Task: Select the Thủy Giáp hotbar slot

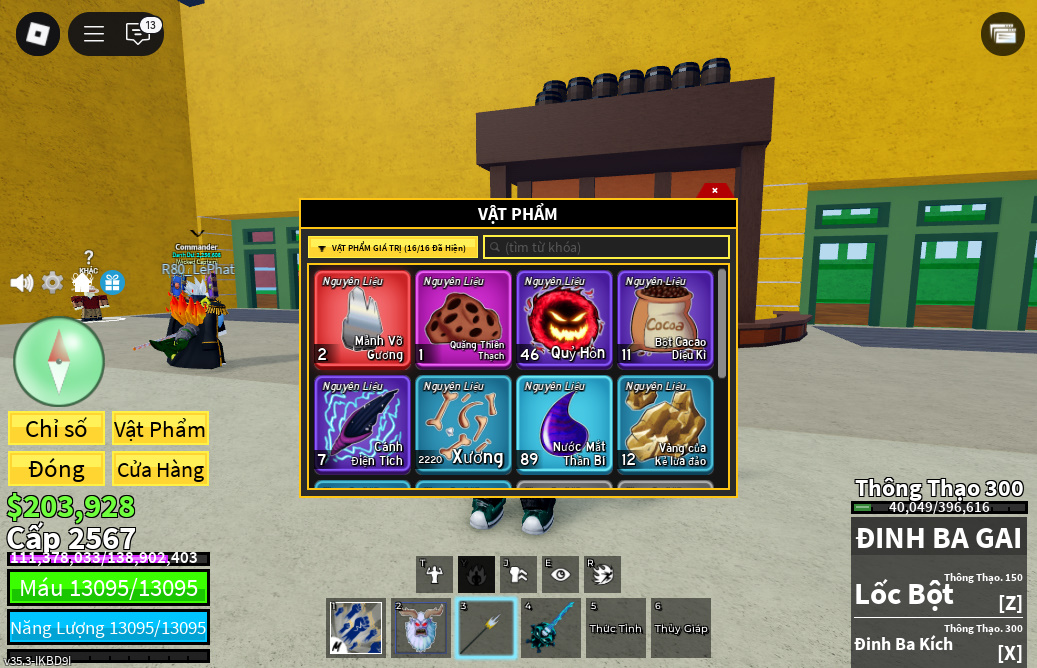Action: pyautogui.click(x=681, y=628)
